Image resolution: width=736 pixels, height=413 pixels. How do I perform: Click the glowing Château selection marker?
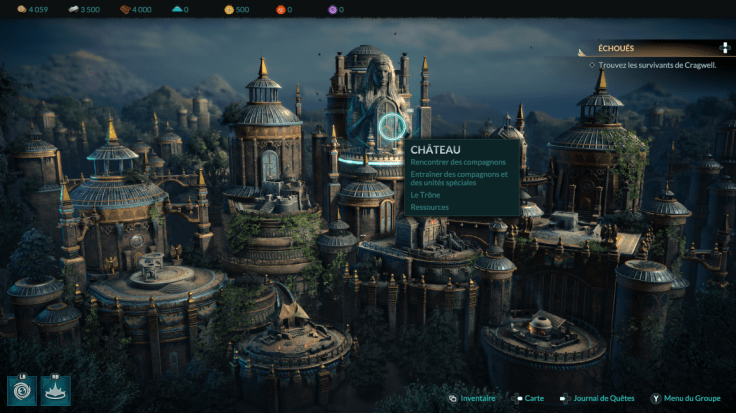(393, 127)
